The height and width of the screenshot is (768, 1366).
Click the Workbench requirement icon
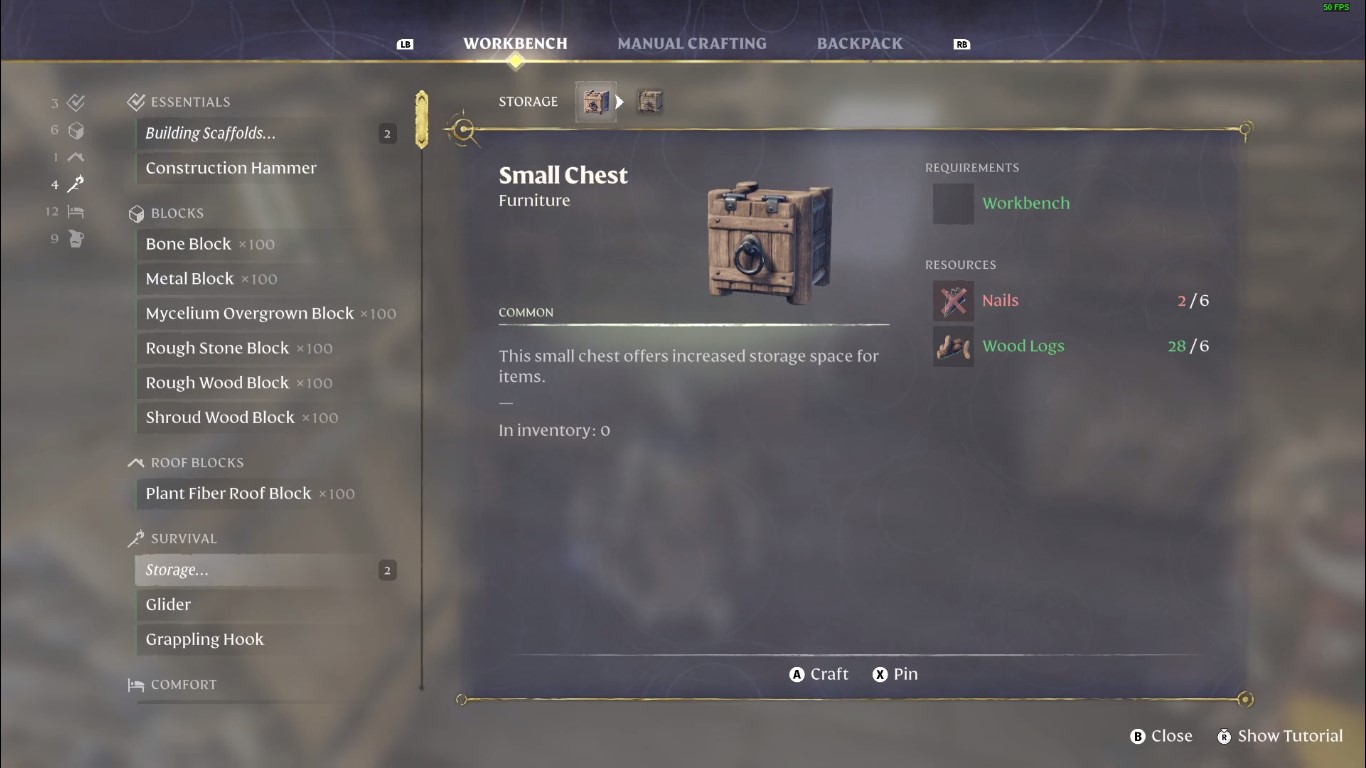(x=952, y=203)
